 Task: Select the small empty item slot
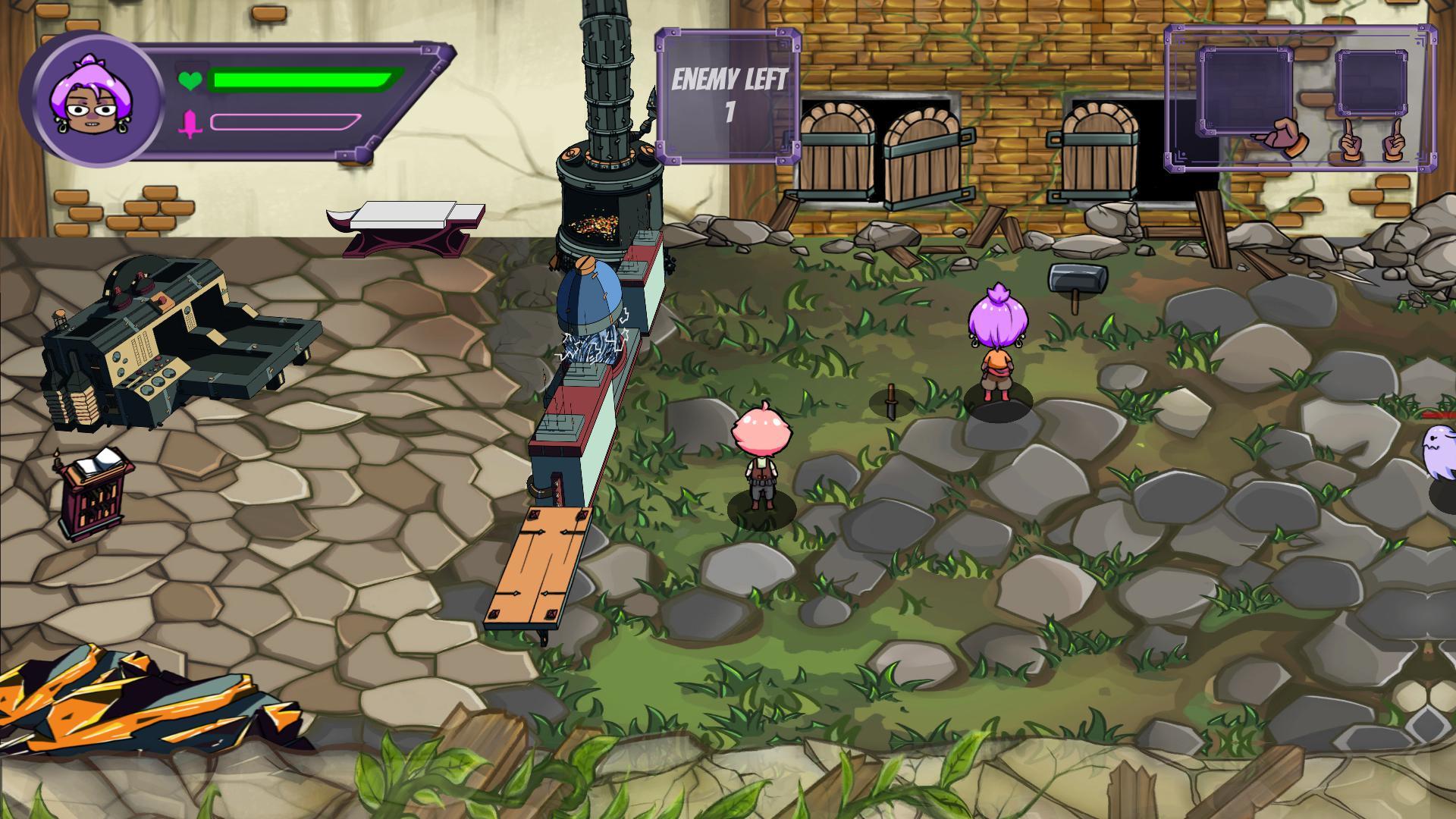click(x=1371, y=83)
